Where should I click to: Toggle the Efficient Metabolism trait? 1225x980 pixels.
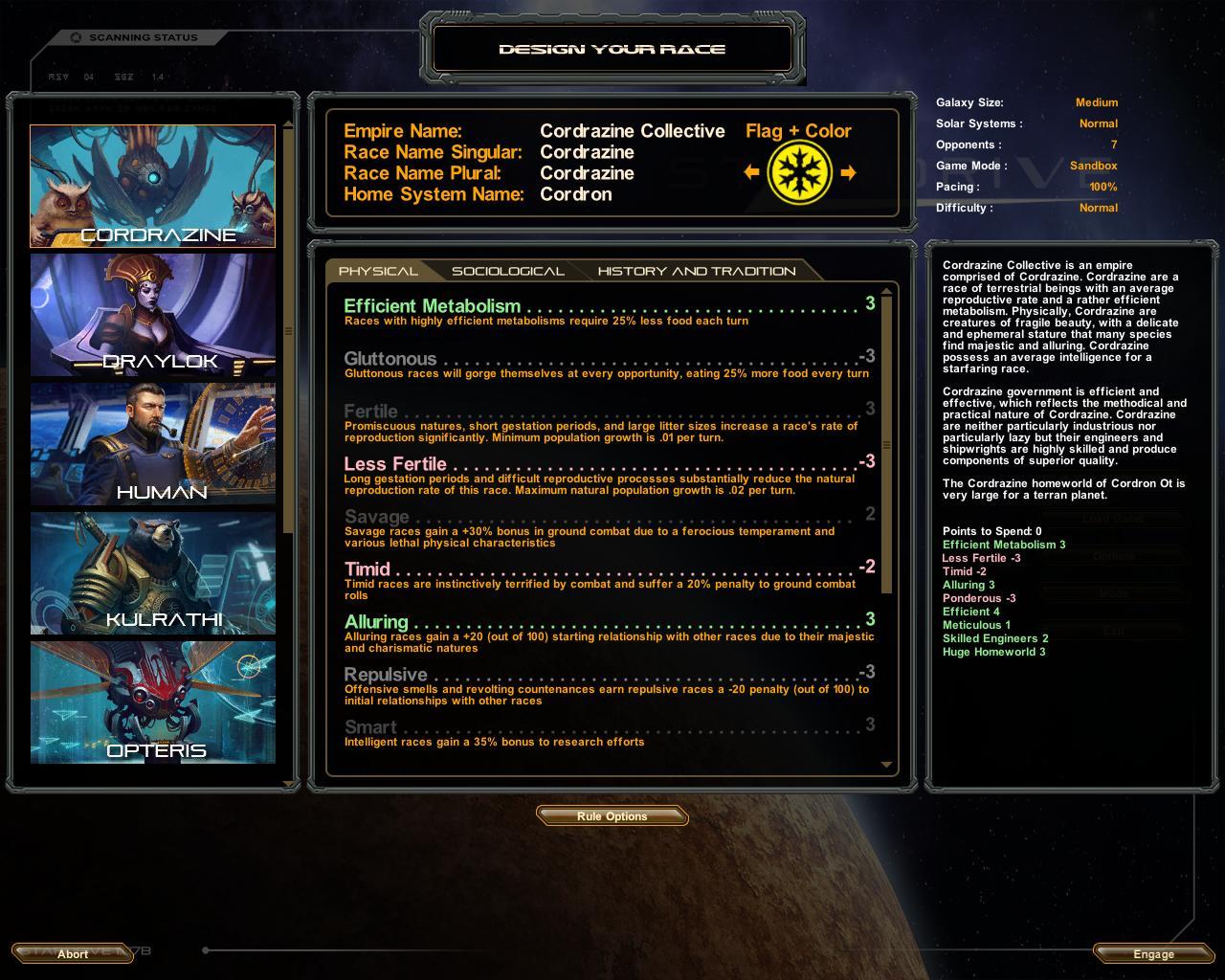(x=433, y=306)
